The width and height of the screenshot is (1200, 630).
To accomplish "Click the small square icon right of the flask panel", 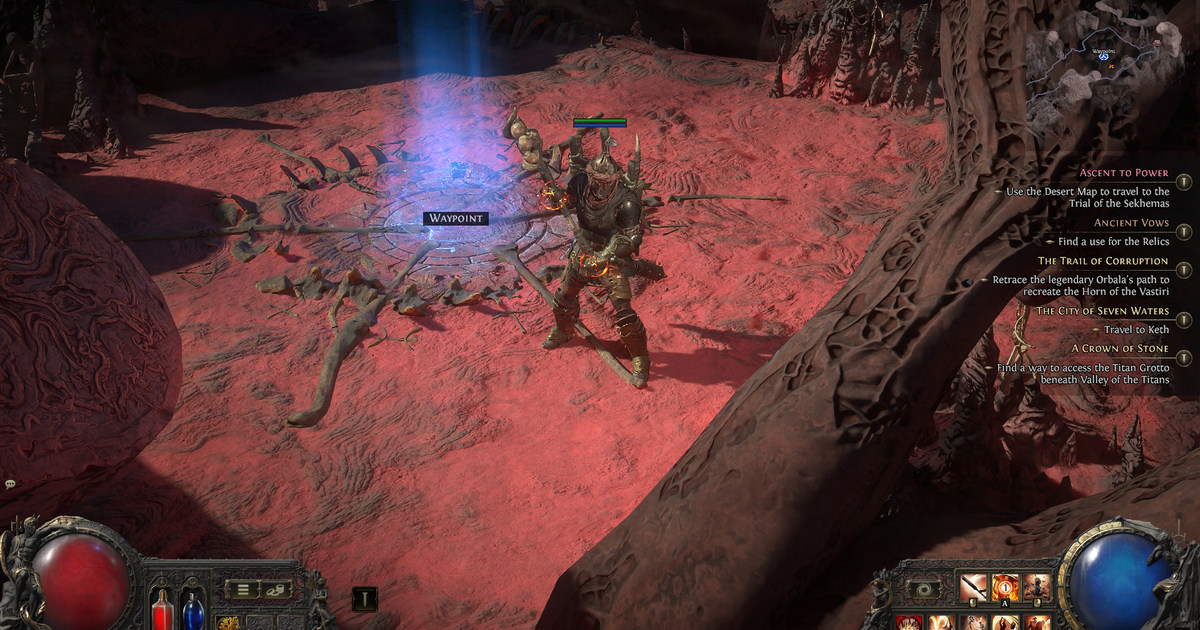I will [364, 598].
